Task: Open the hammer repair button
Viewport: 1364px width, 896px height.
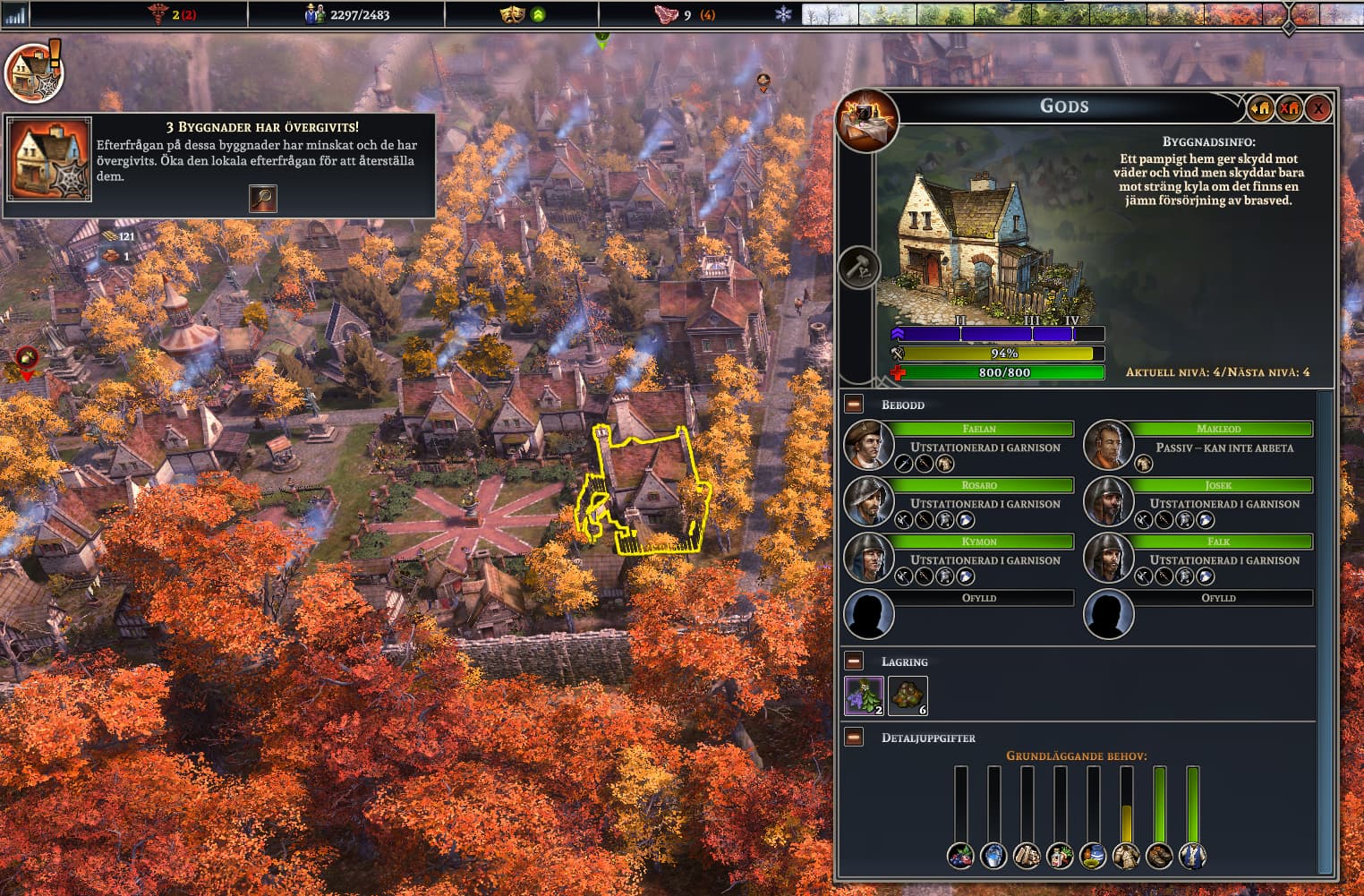Action: tap(858, 268)
